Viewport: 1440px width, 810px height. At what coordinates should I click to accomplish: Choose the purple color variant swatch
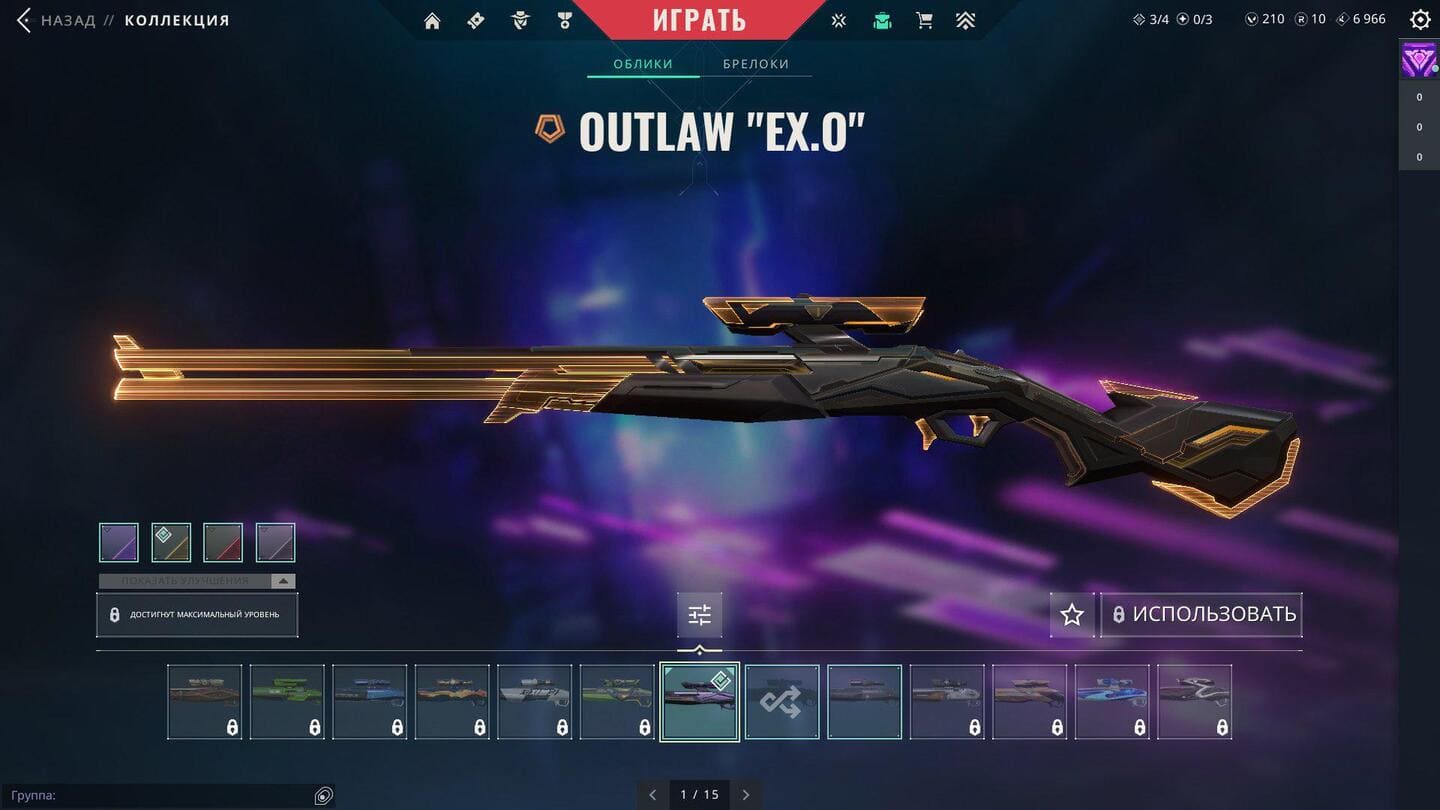coord(119,543)
